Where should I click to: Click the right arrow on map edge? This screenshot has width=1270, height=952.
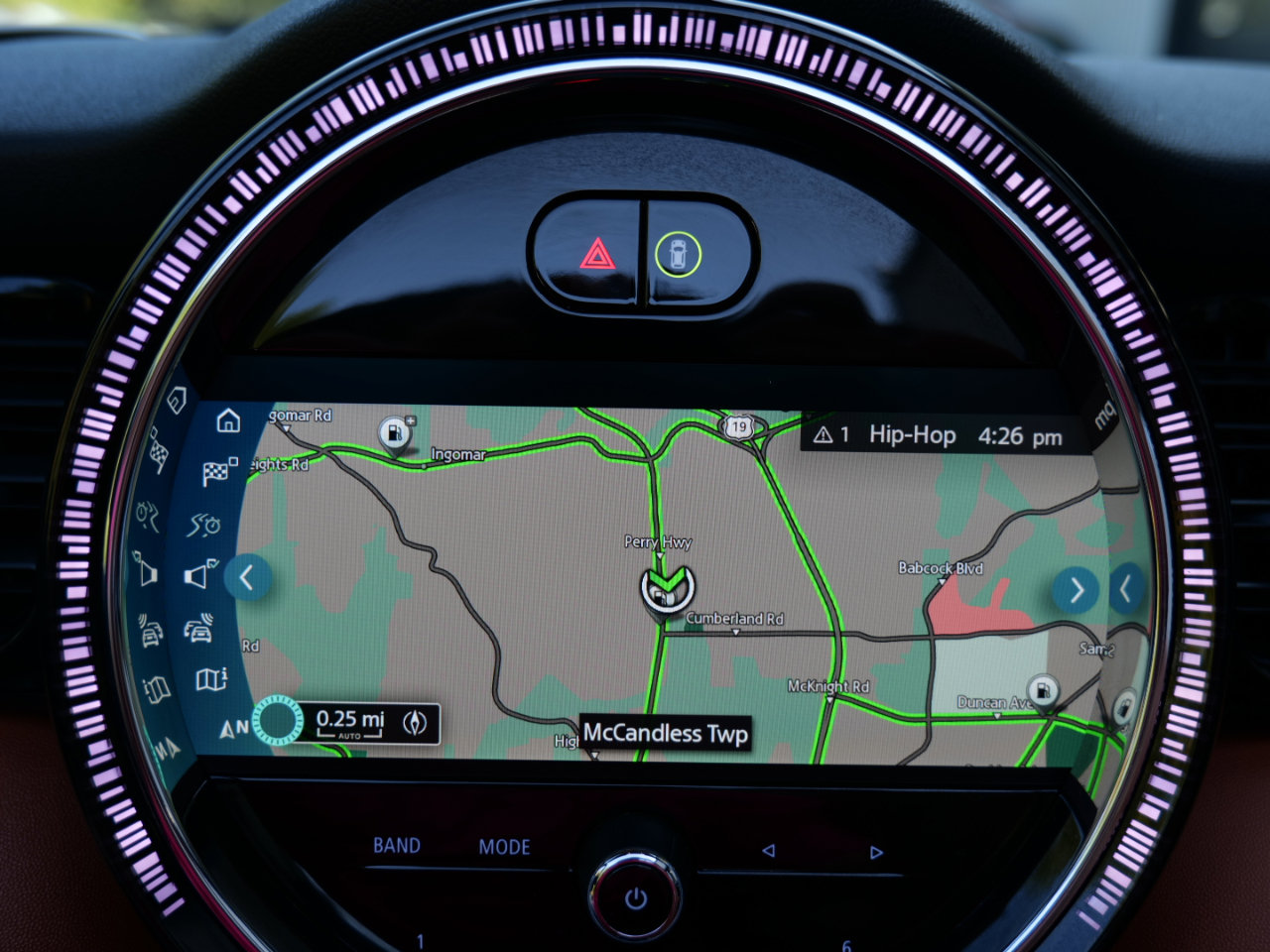click(x=1076, y=590)
